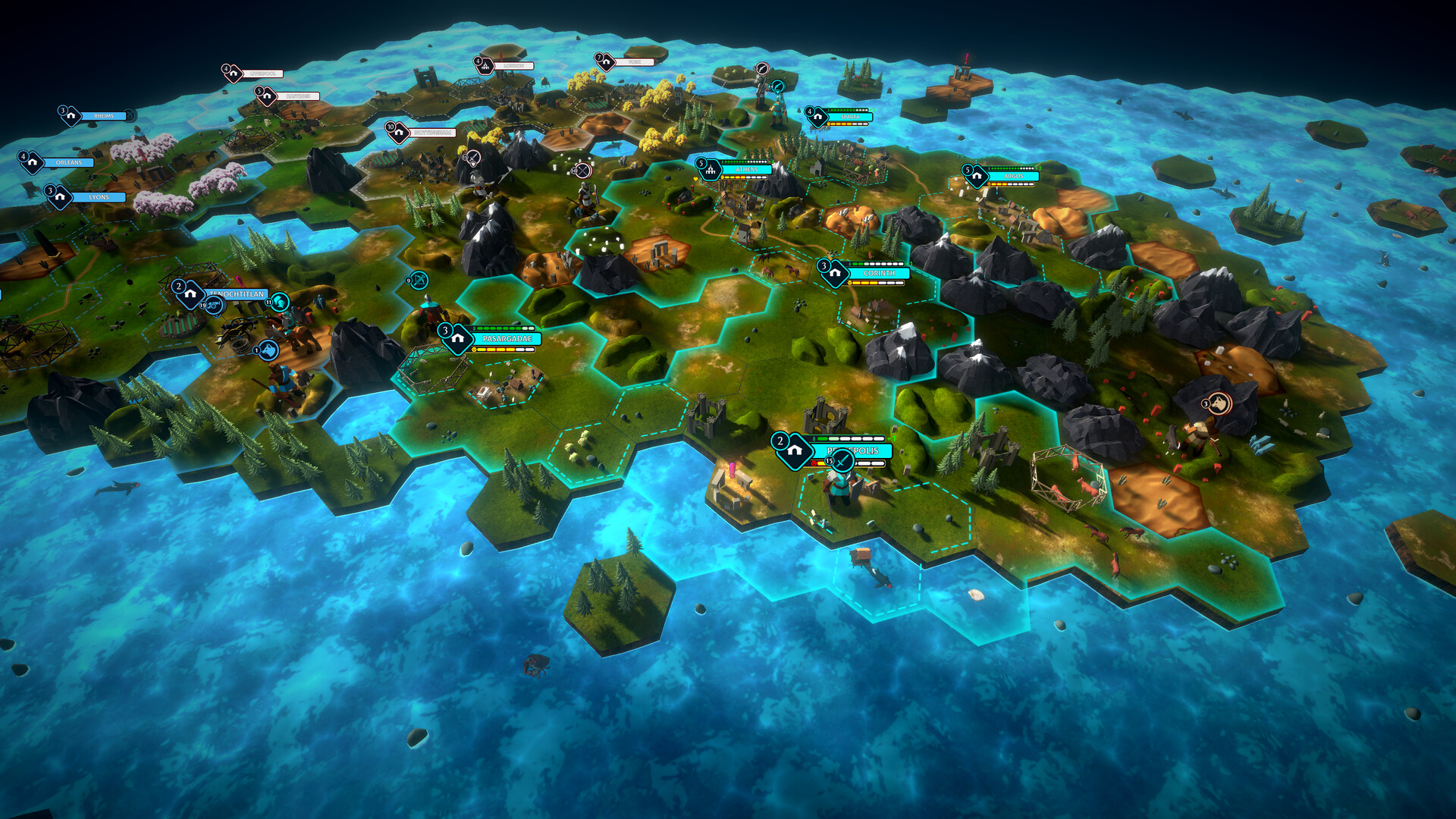Click the boar animal icon on the eastern grassland
This screenshot has width=1456, height=819.
[x=1220, y=403]
